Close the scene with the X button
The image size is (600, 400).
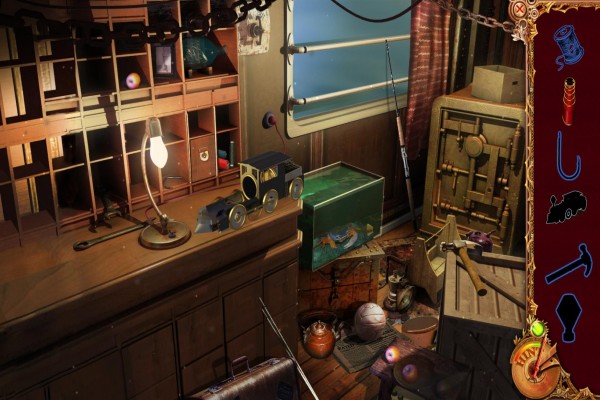tap(518, 11)
